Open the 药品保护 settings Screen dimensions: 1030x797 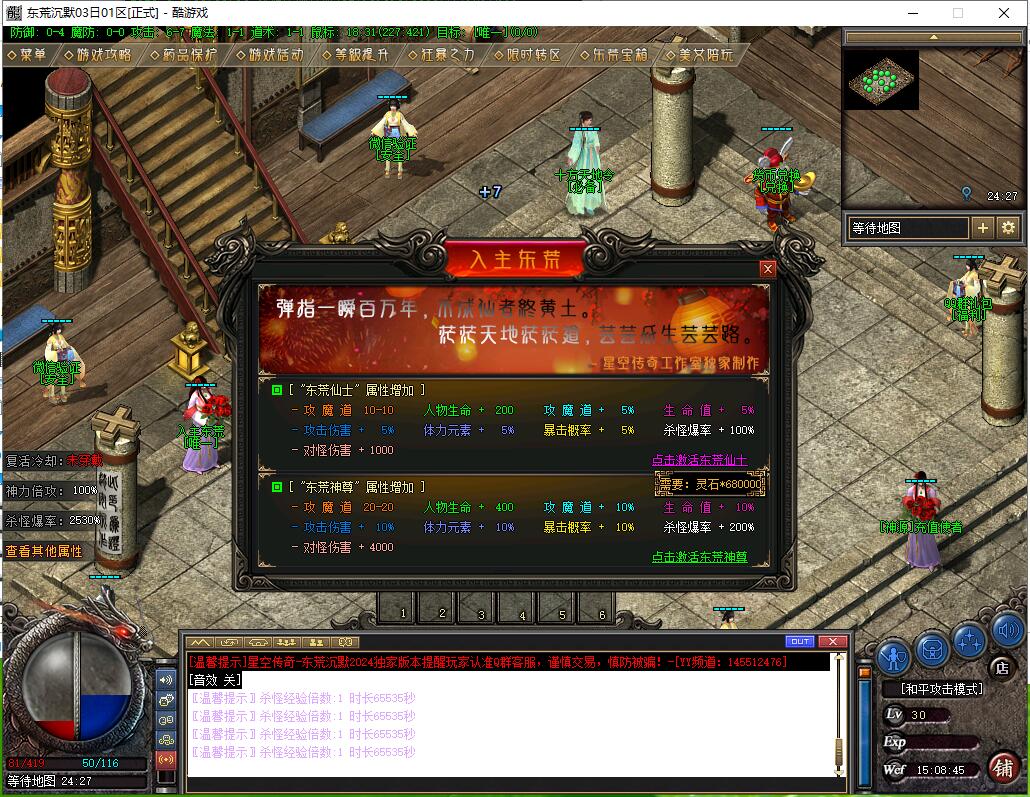point(182,55)
